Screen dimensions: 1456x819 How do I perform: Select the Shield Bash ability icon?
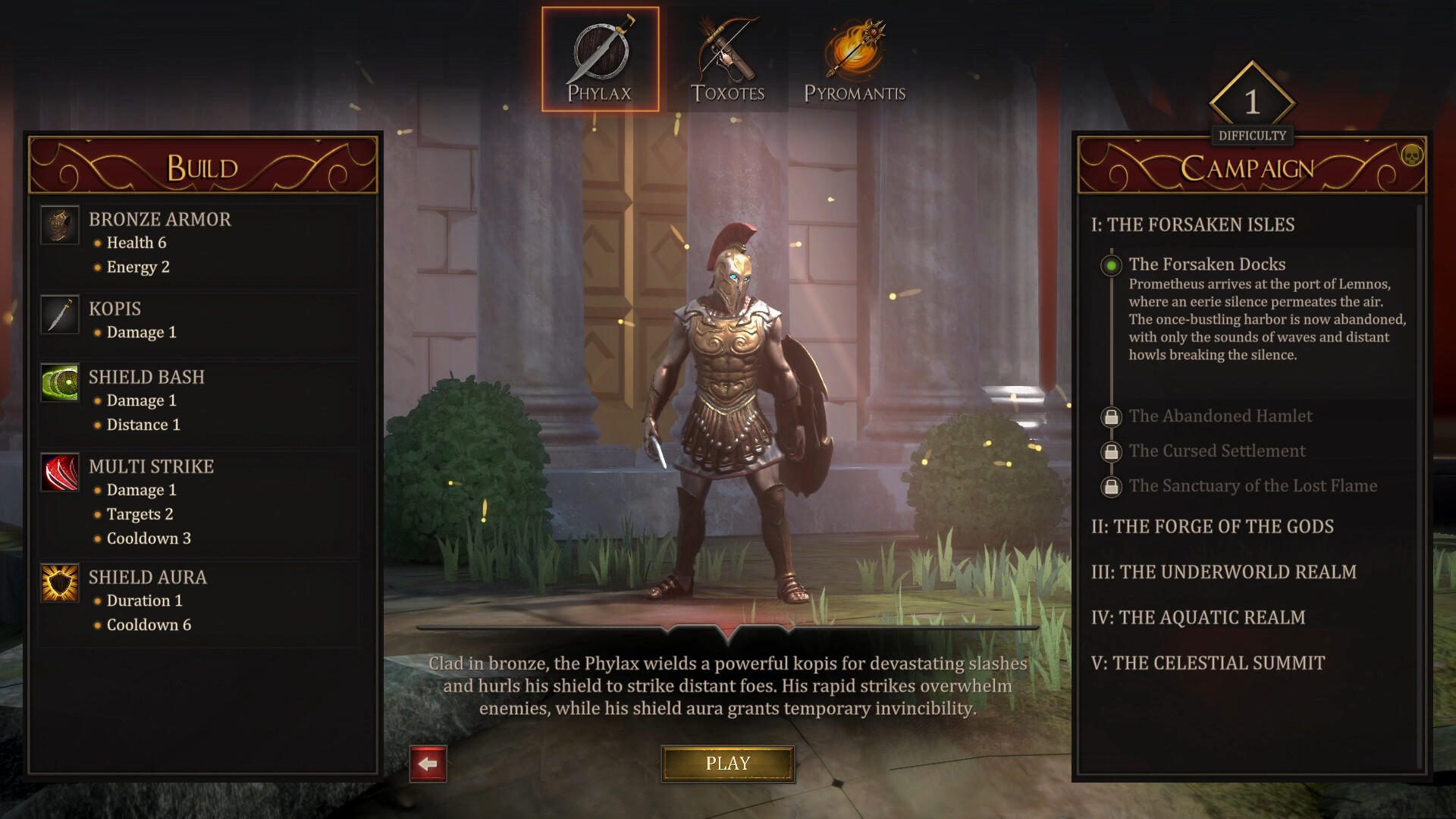[60, 381]
